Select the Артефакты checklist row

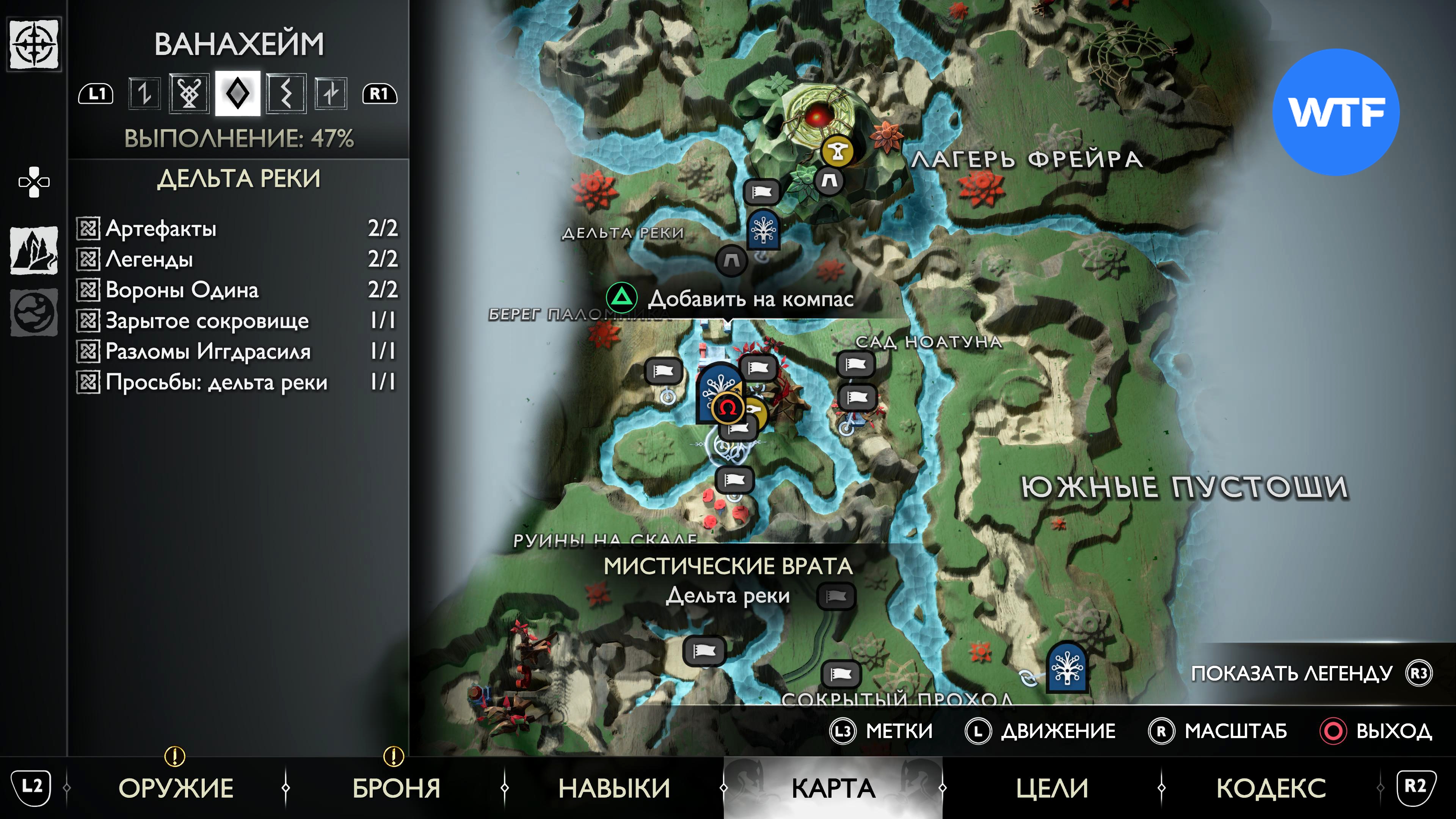(237, 228)
